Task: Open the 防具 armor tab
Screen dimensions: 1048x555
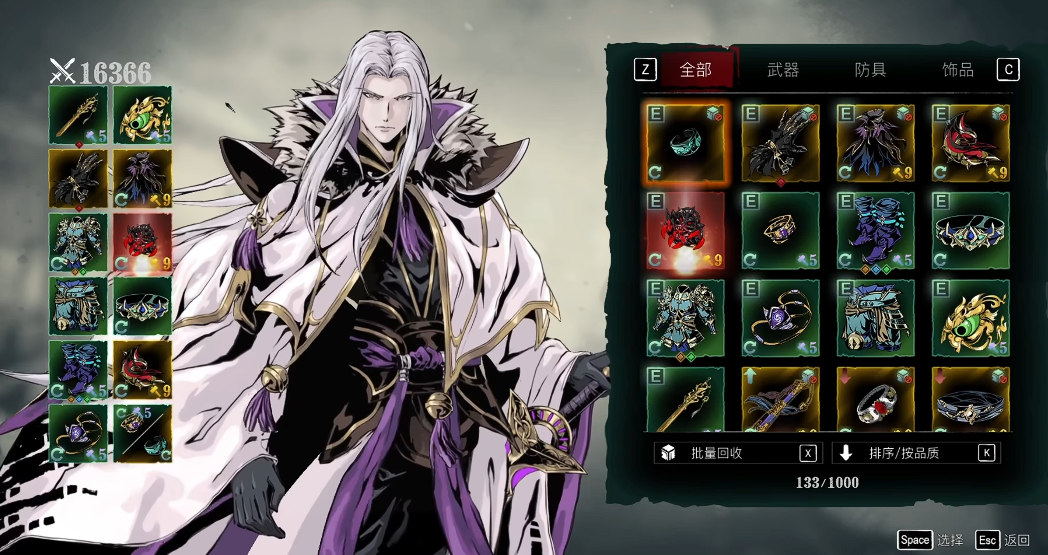Action: tap(870, 70)
